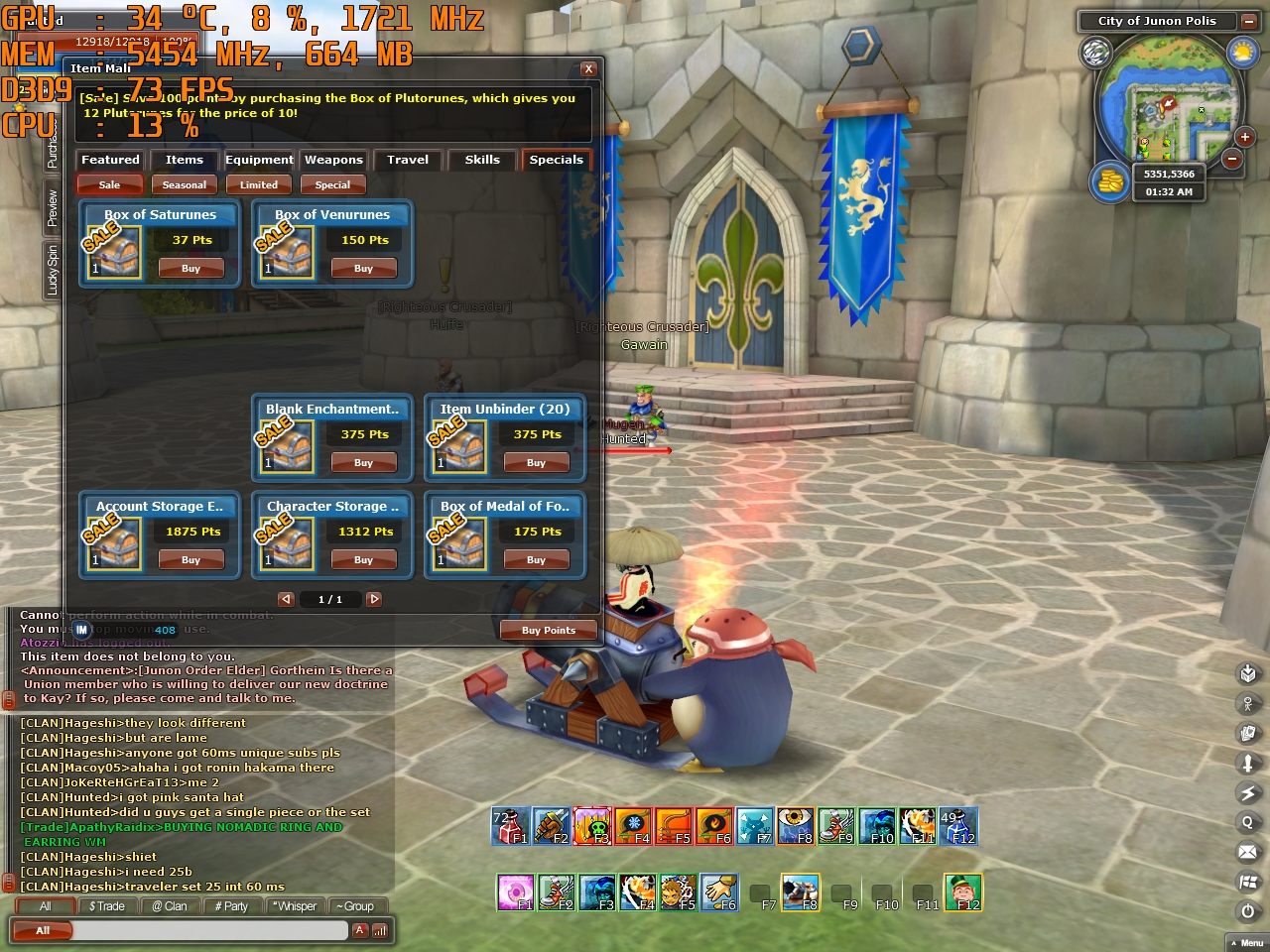
Task: Buy the Box of Medal item
Action: pos(536,560)
